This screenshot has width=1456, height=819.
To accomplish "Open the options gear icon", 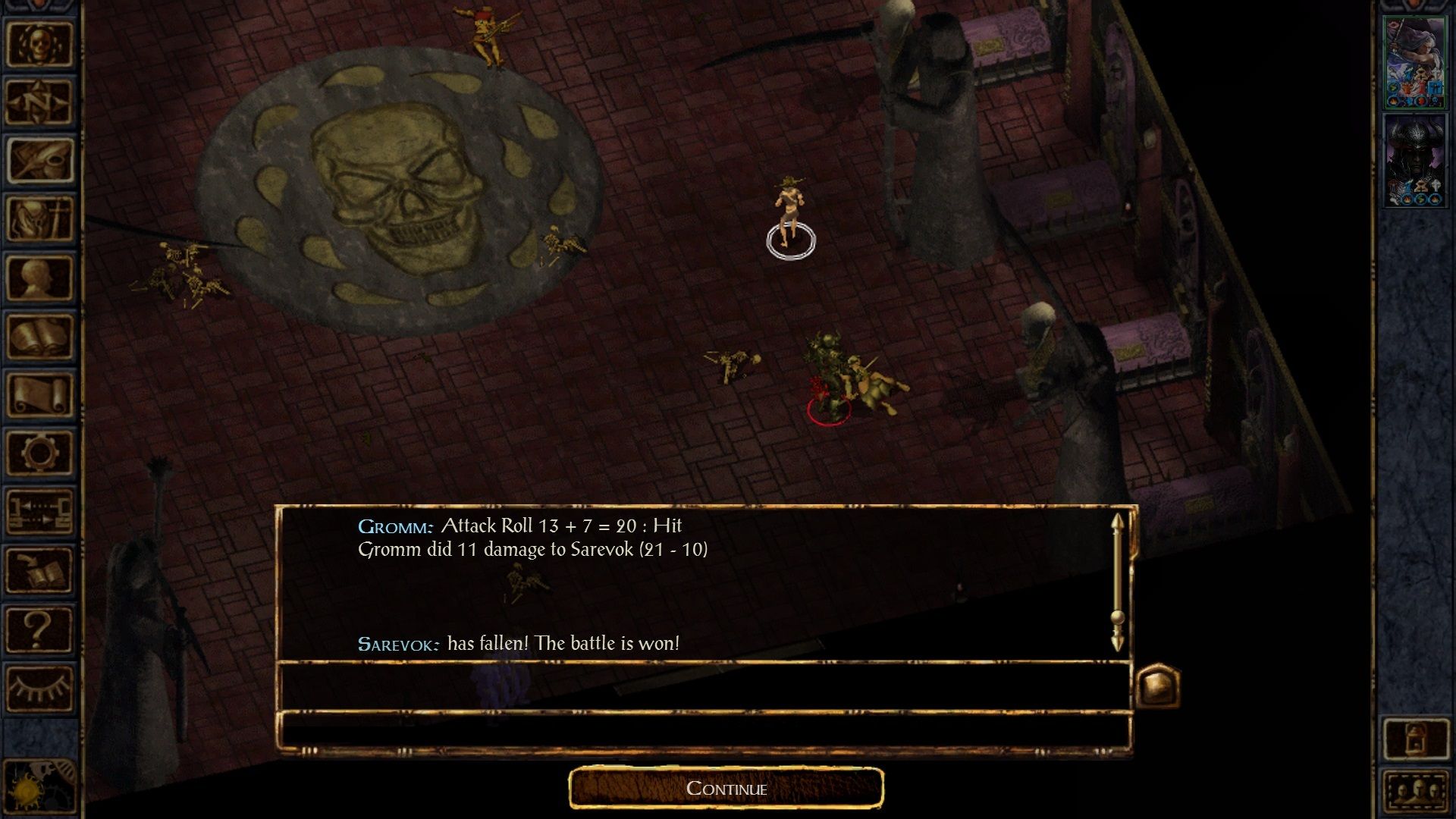I will click(39, 453).
